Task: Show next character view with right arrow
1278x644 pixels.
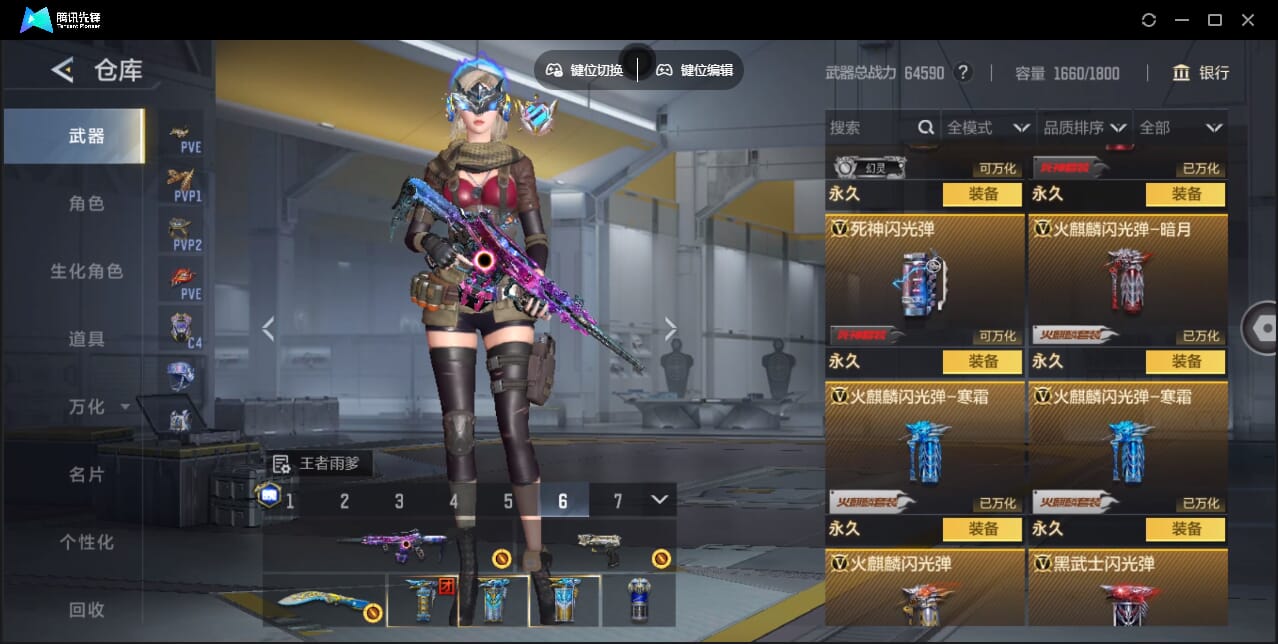Action: 671,329
